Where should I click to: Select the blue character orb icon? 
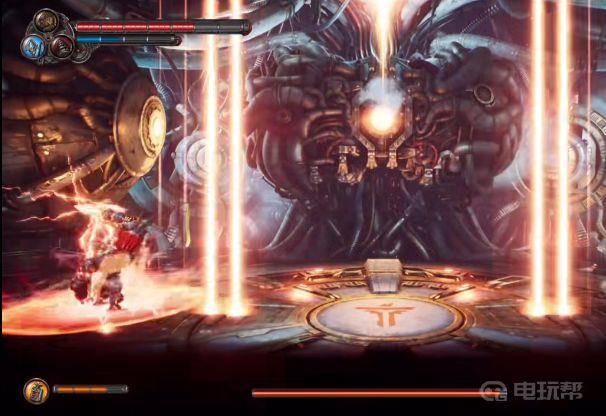[x=34, y=45]
